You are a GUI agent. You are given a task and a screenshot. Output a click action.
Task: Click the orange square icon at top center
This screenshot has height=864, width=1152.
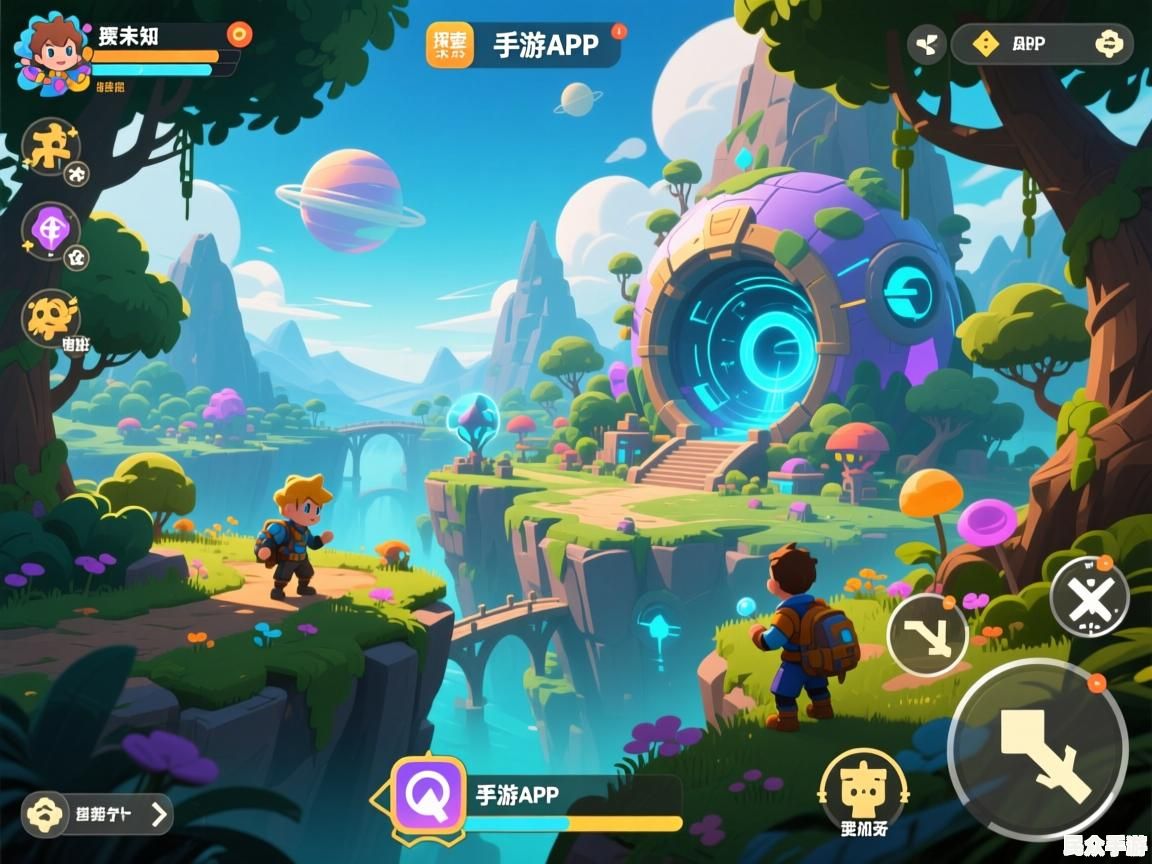(x=449, y=45)
